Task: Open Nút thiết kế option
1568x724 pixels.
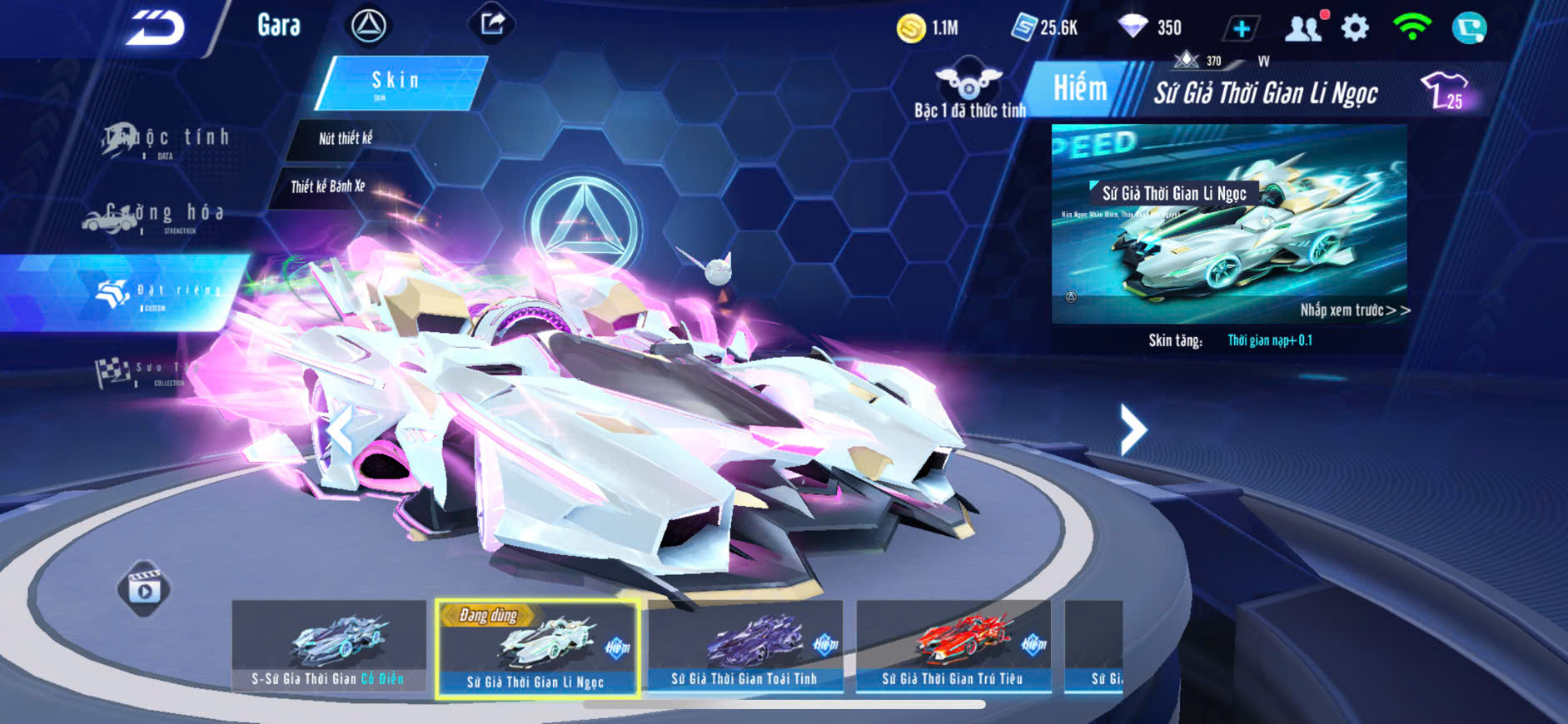Action: pyautogui.click(x=346, y=139)
